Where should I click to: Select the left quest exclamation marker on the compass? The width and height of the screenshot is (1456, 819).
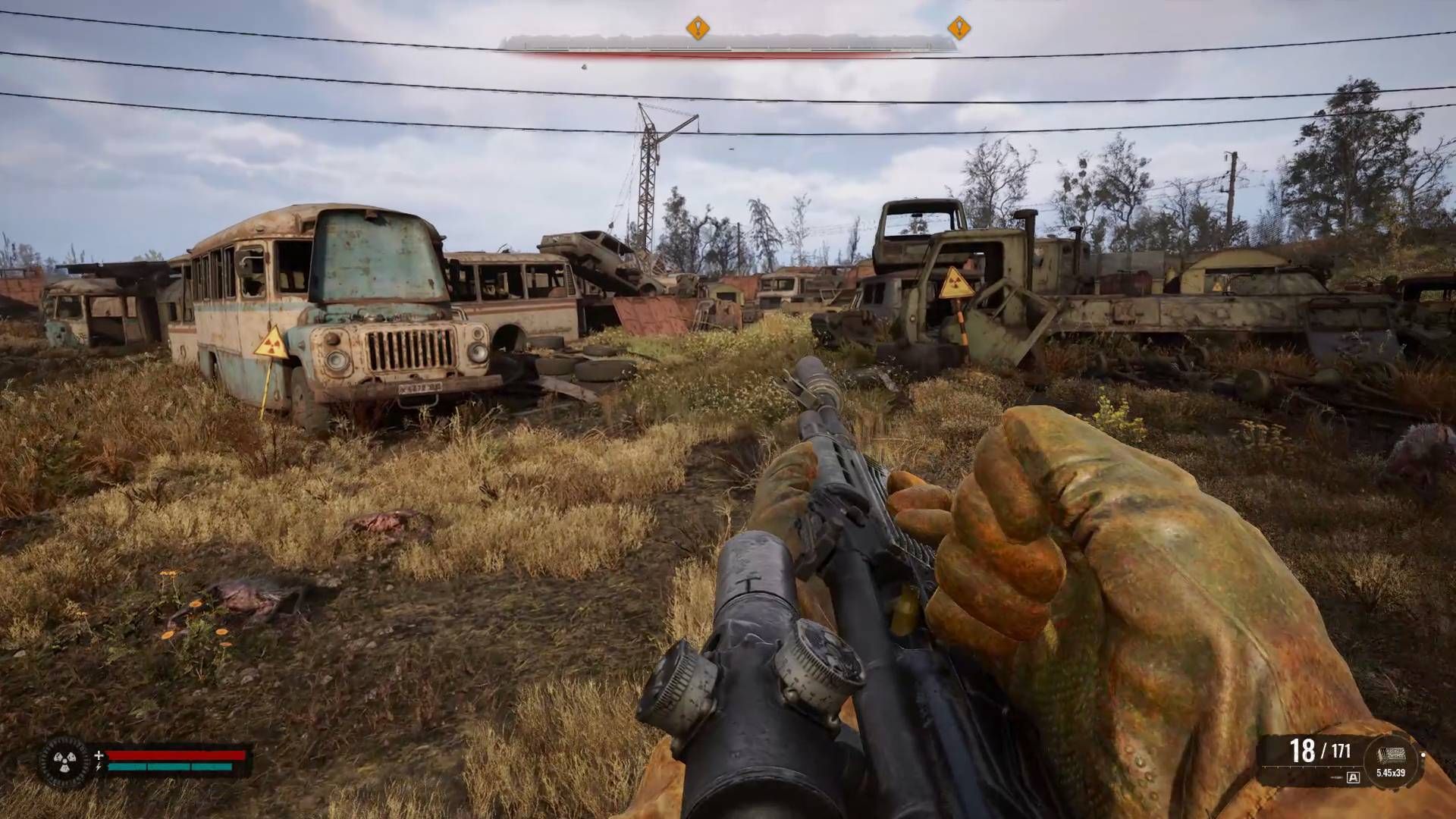698,29
